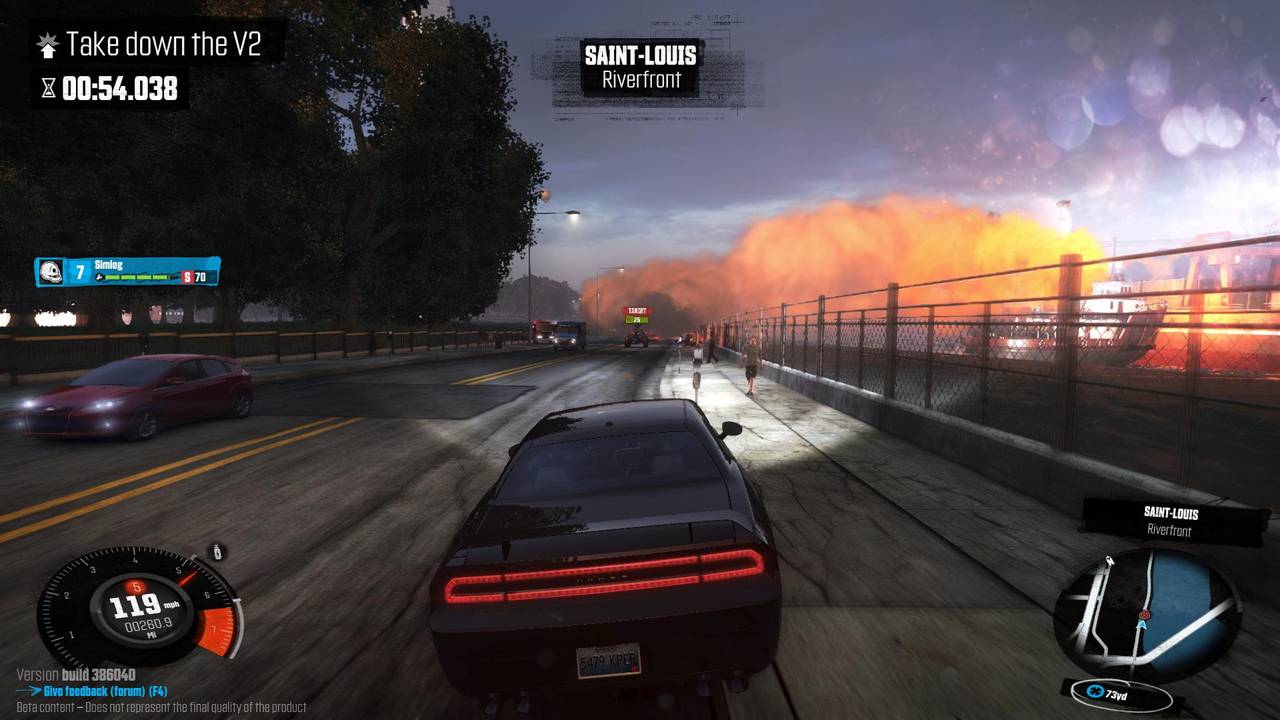1280x720 pixels.
Task: Select the 73yd waypoint distance indicator
Action: 1120,693
